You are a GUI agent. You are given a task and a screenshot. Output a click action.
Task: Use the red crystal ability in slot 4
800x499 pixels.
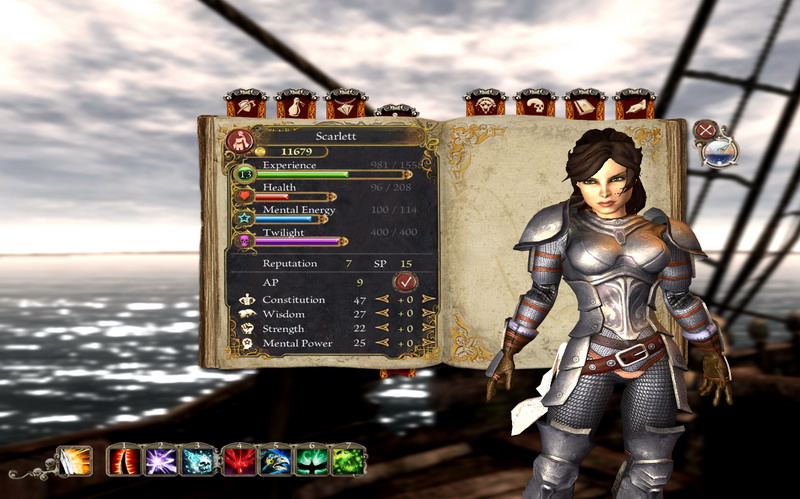coord(240,461)
